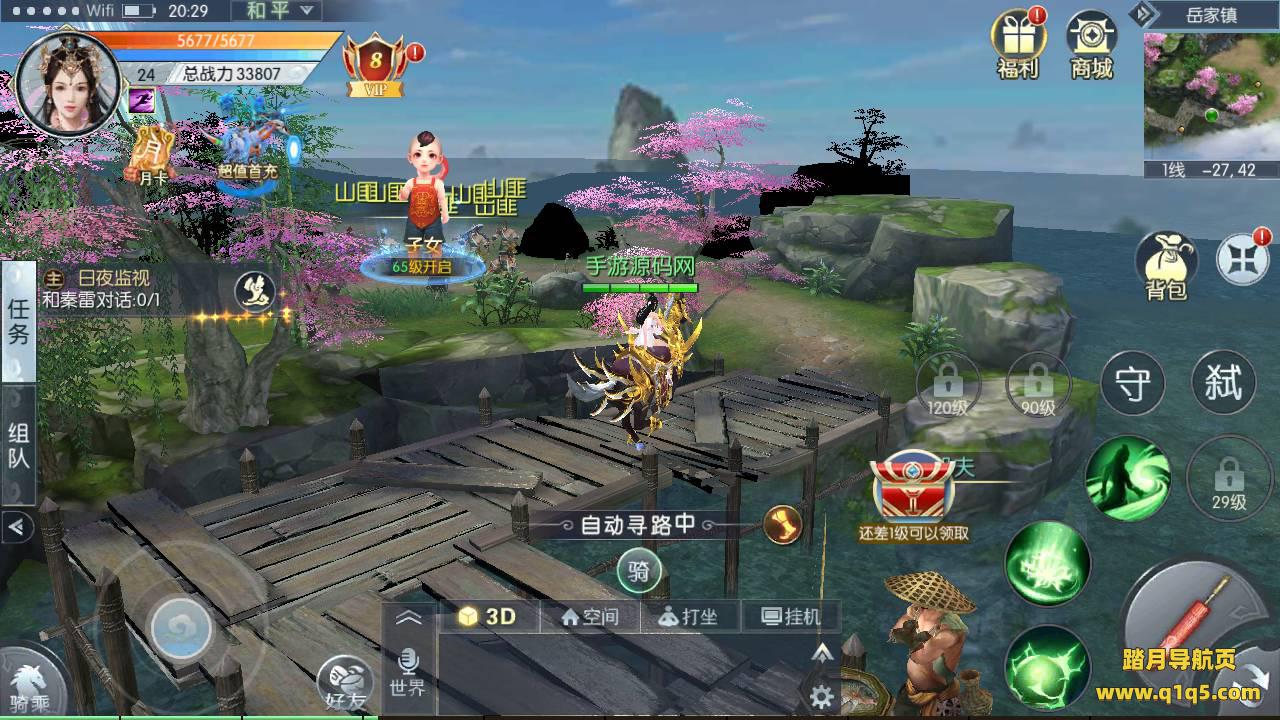Enable 挂机 auto-battle
1280x720 pixels.
[x=791, y=617]
